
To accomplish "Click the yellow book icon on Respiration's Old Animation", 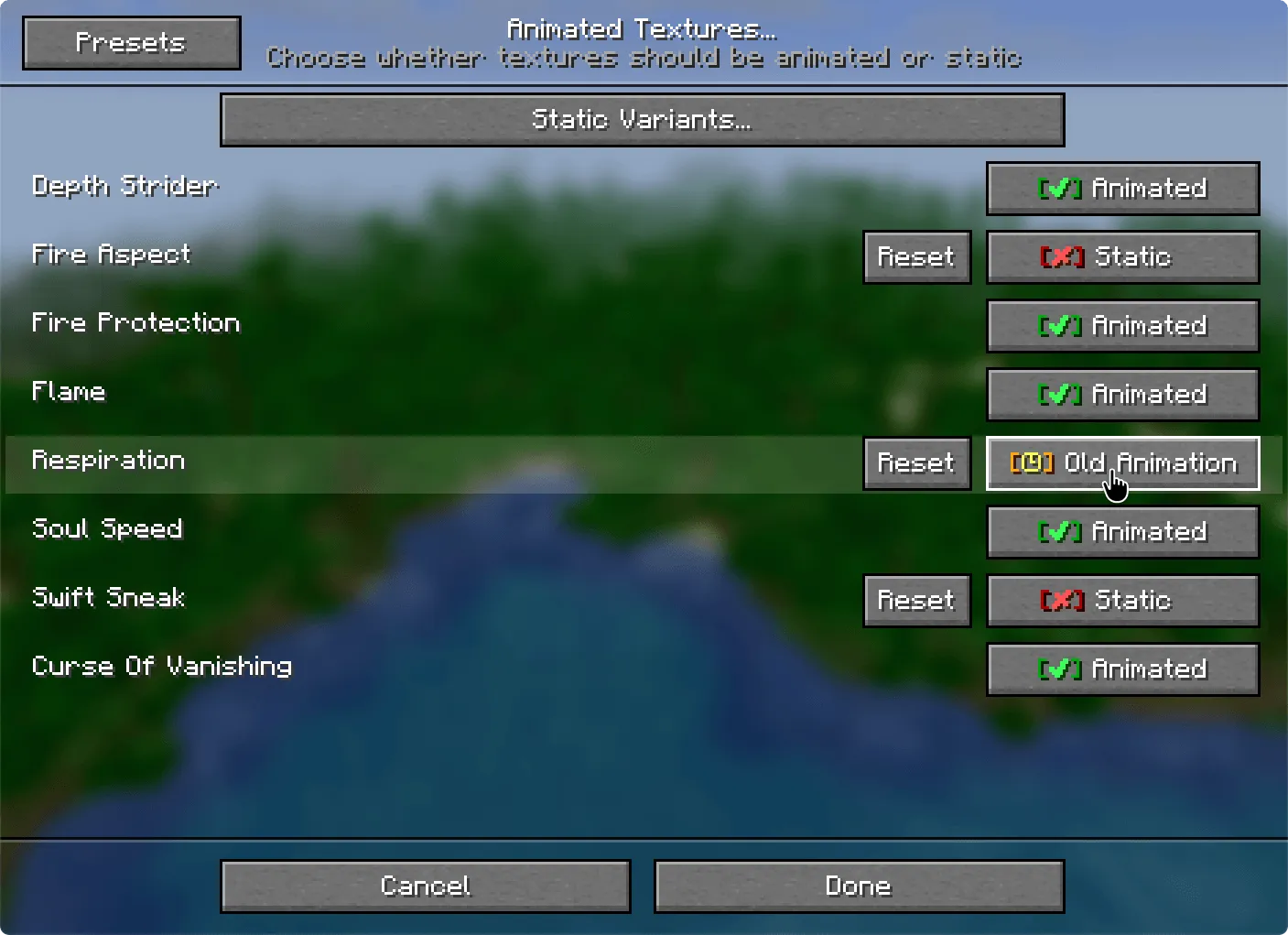I will [1033, 463].
